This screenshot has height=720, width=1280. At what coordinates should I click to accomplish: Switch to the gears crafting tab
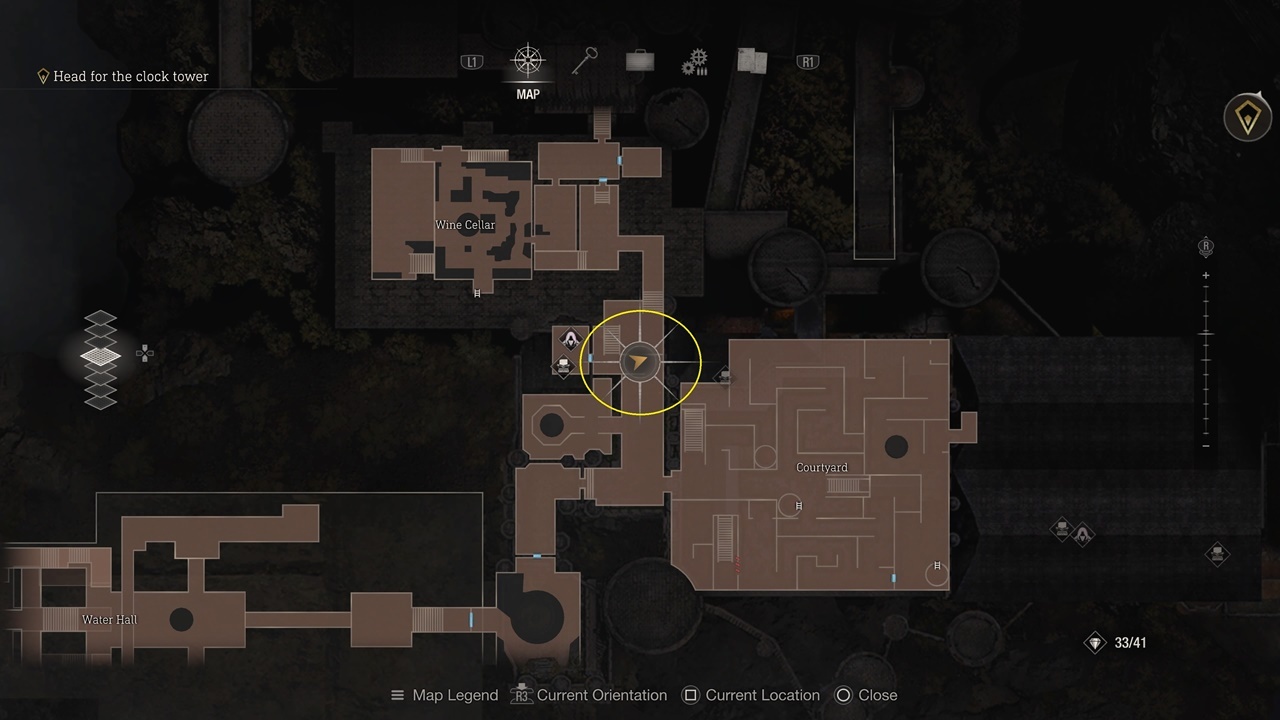click(695, 63)
